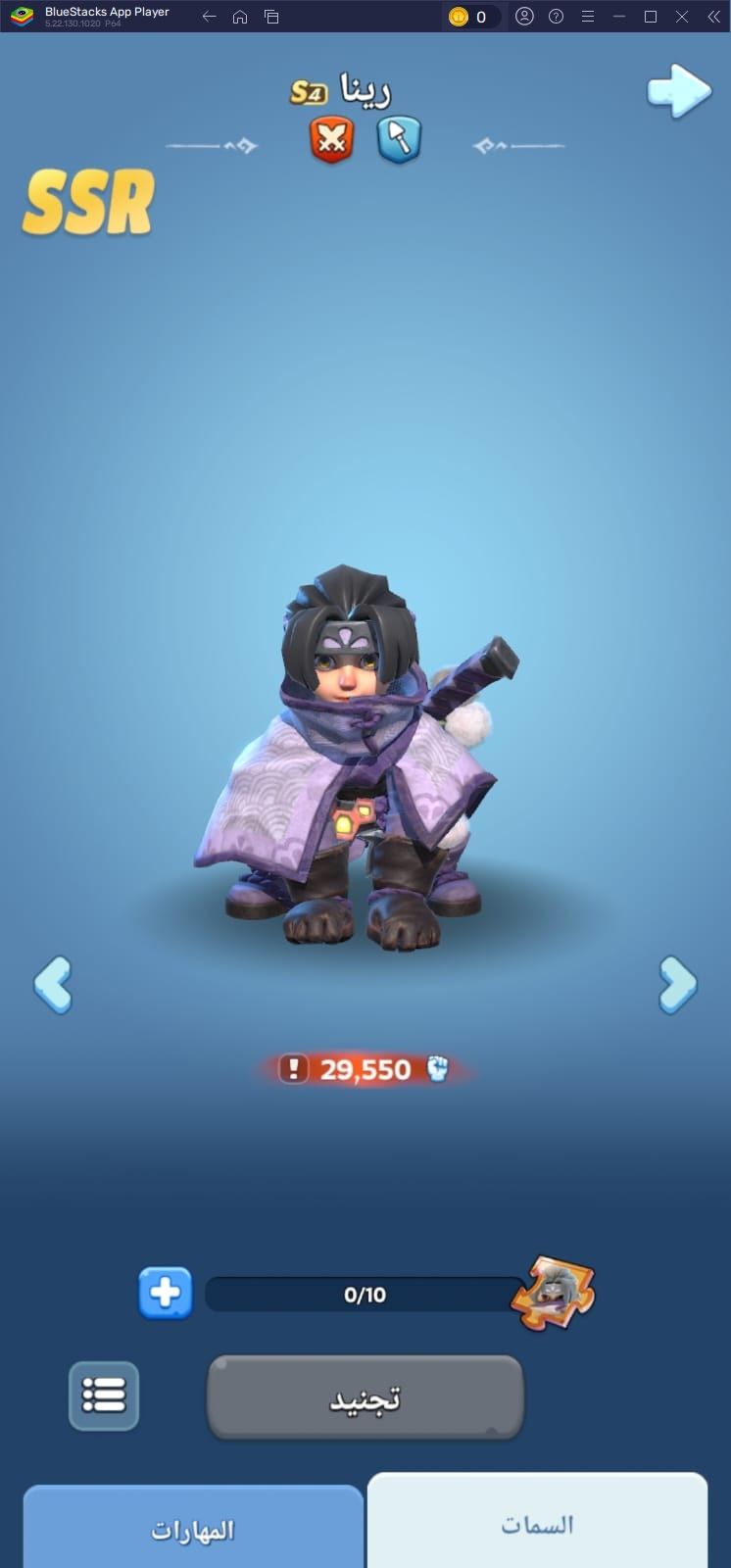Show the next hero with right chevron
This screenshot has width=731, height=1568.
point(677,984)
